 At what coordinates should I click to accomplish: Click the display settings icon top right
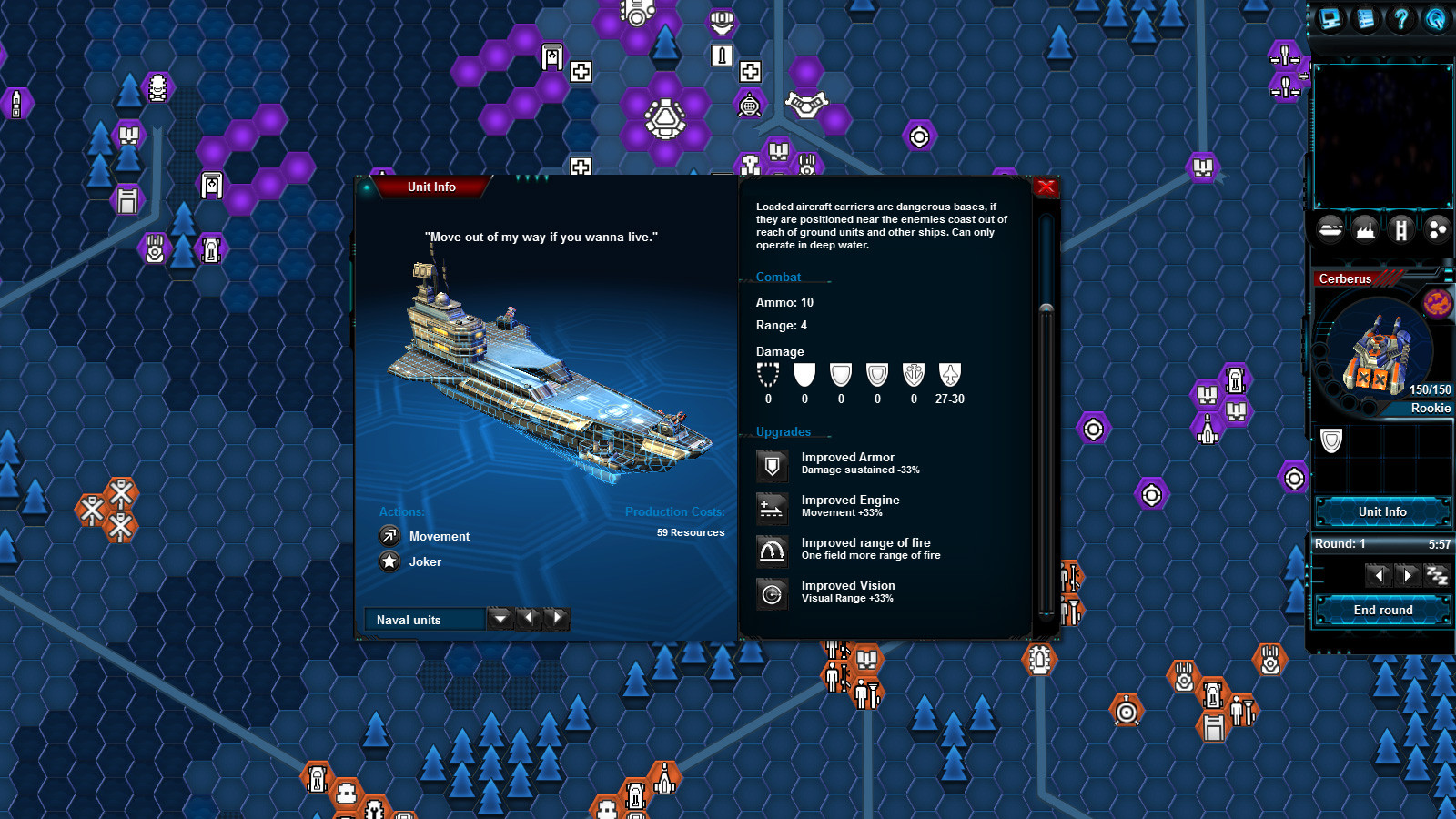(x=1329, y=20)
